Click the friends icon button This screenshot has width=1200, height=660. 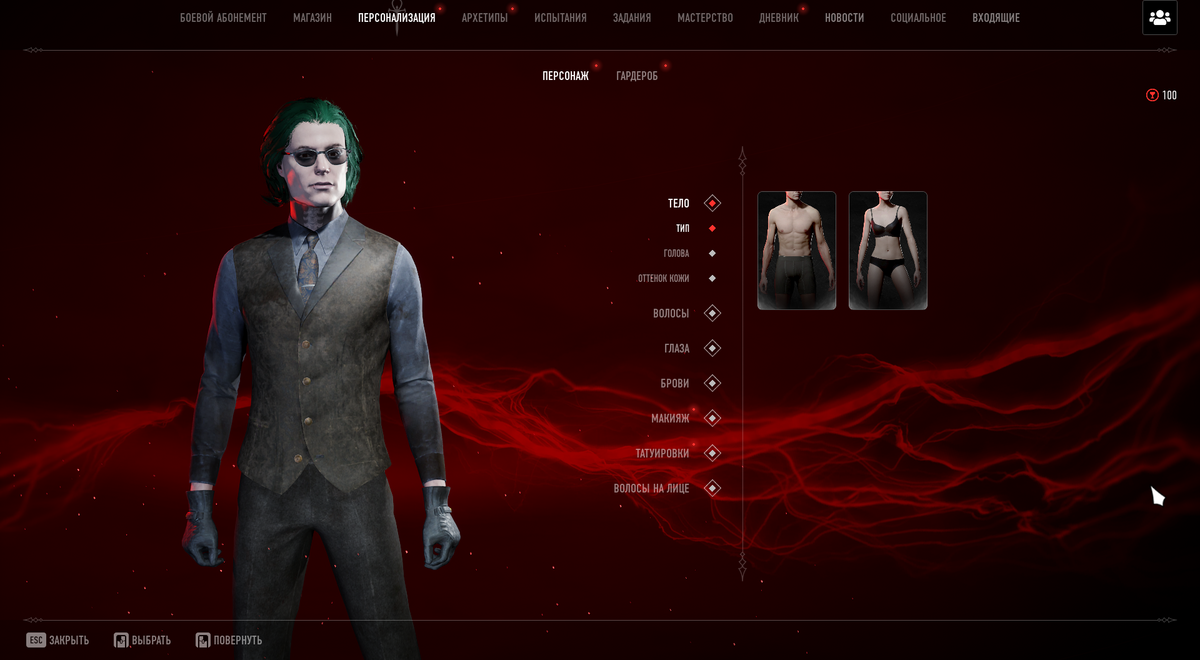pos(1160,18)
